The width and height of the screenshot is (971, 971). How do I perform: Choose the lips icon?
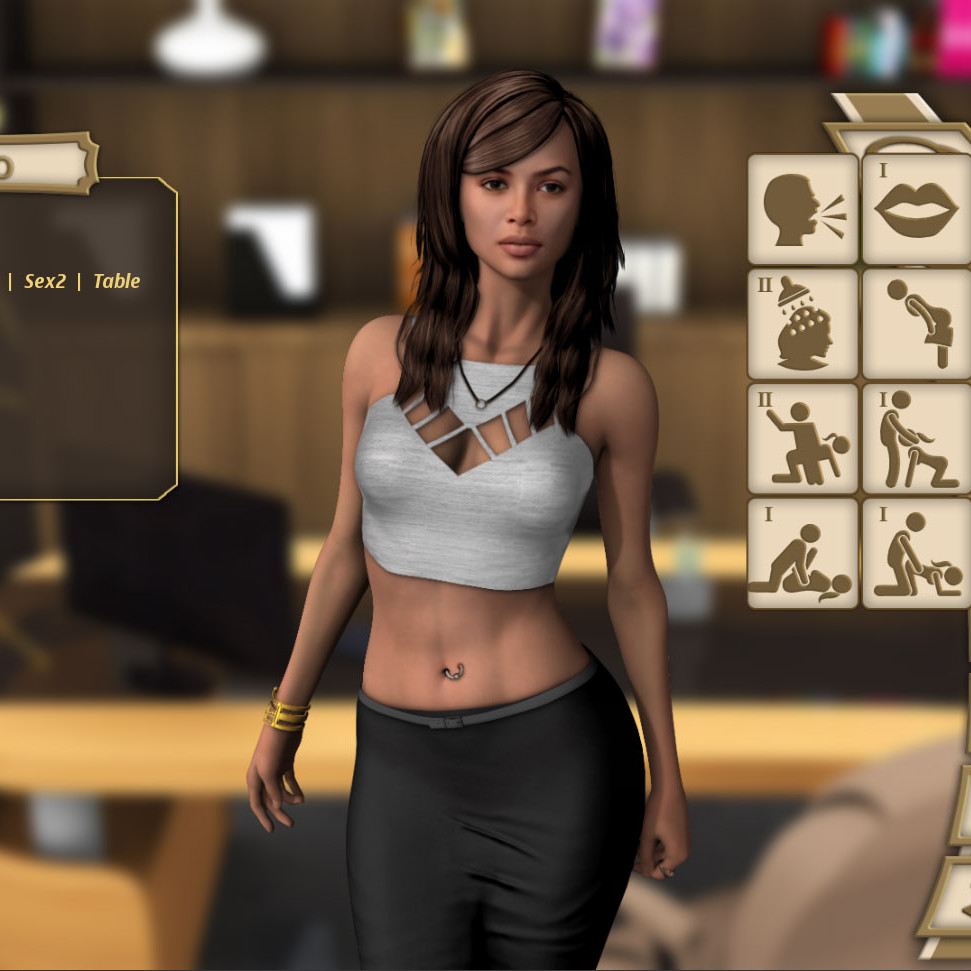point(916,209)
